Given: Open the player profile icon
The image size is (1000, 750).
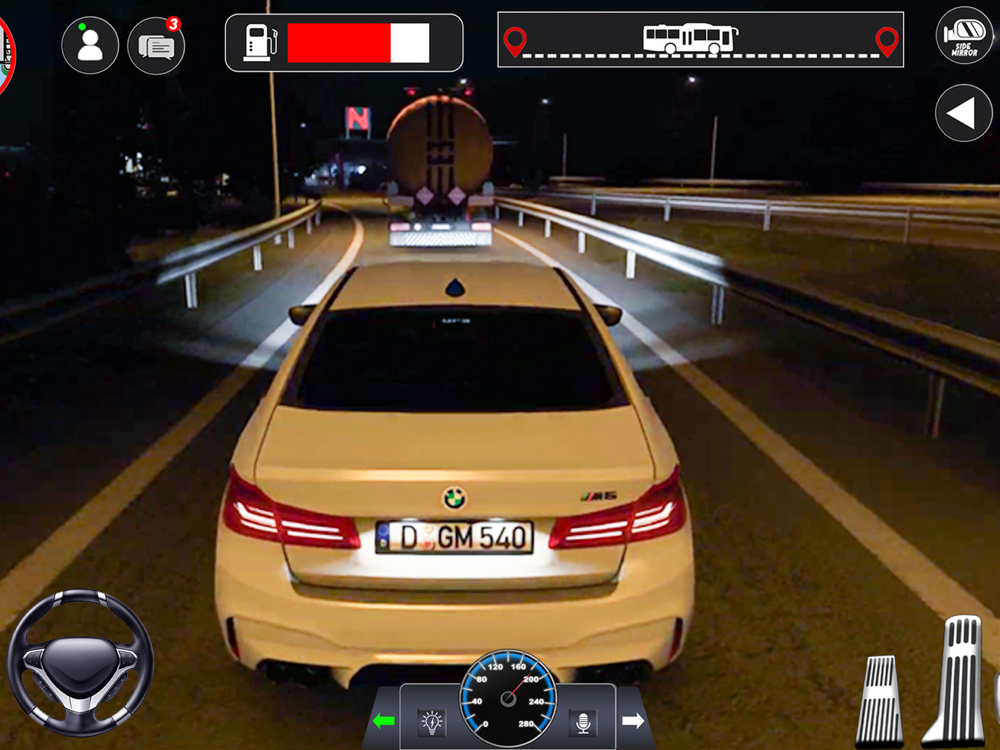Looking at the screenshot, I should click(90, 45).
